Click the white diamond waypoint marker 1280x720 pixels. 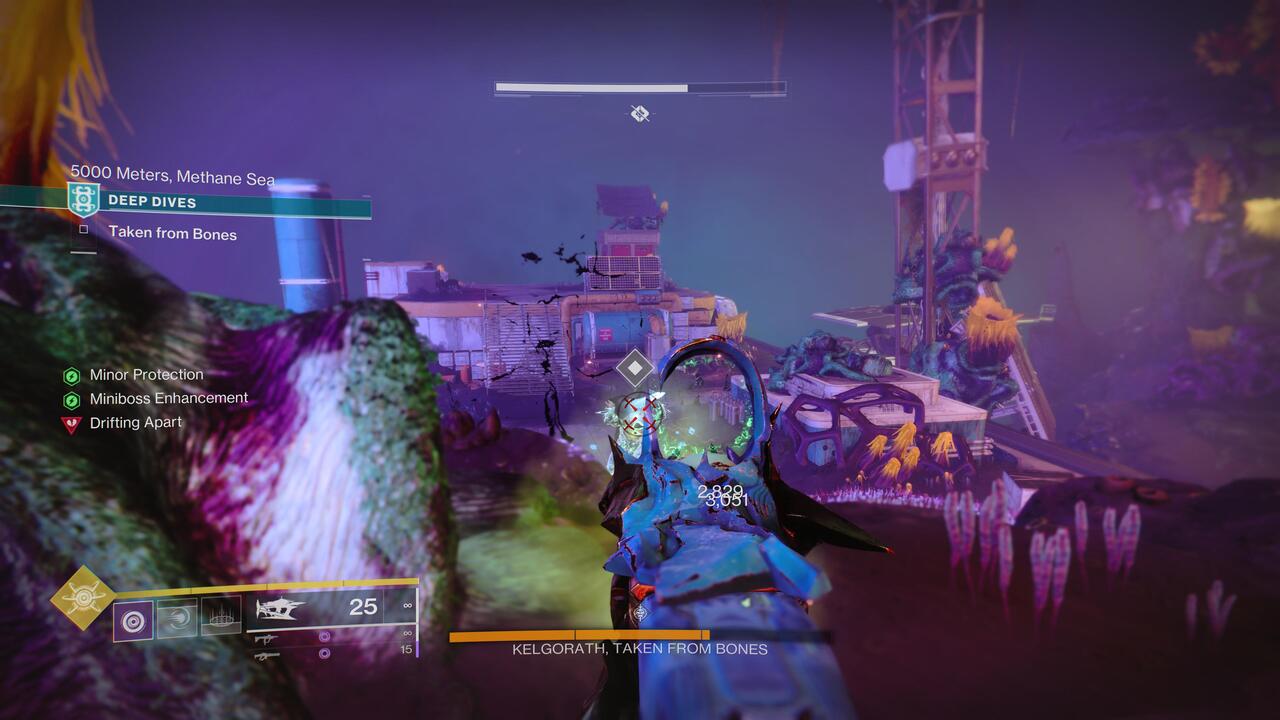coord(634,367)
